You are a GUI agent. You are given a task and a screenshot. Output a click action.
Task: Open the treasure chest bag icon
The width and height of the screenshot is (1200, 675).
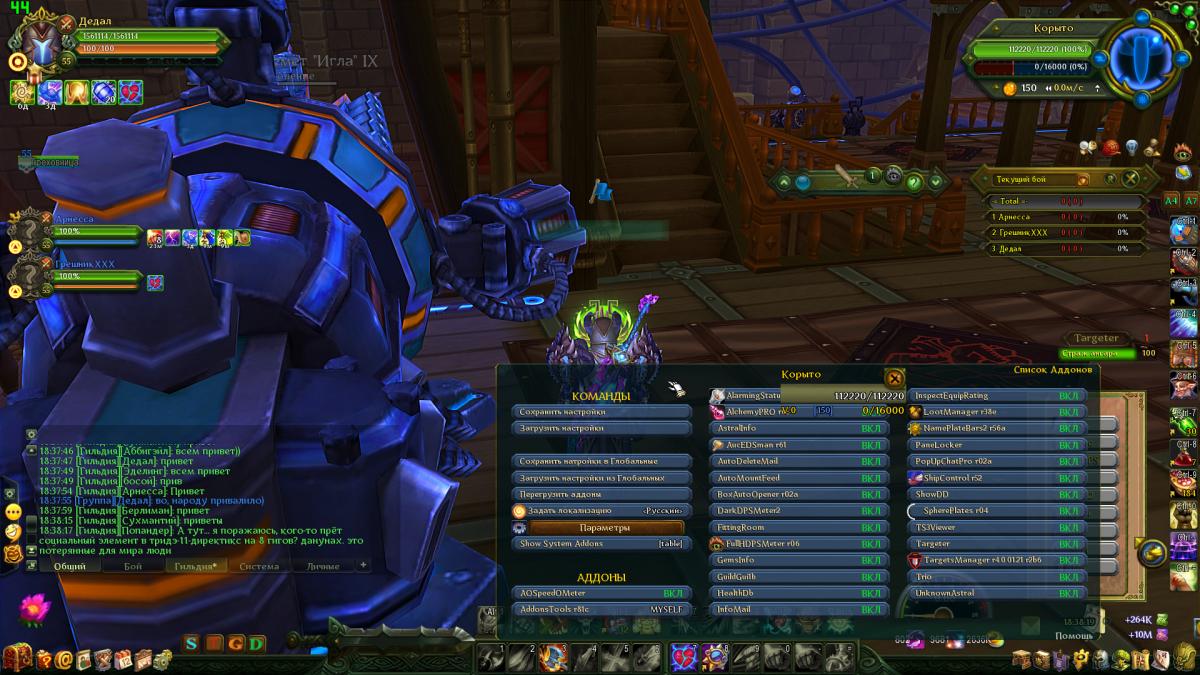pos(18,657)
